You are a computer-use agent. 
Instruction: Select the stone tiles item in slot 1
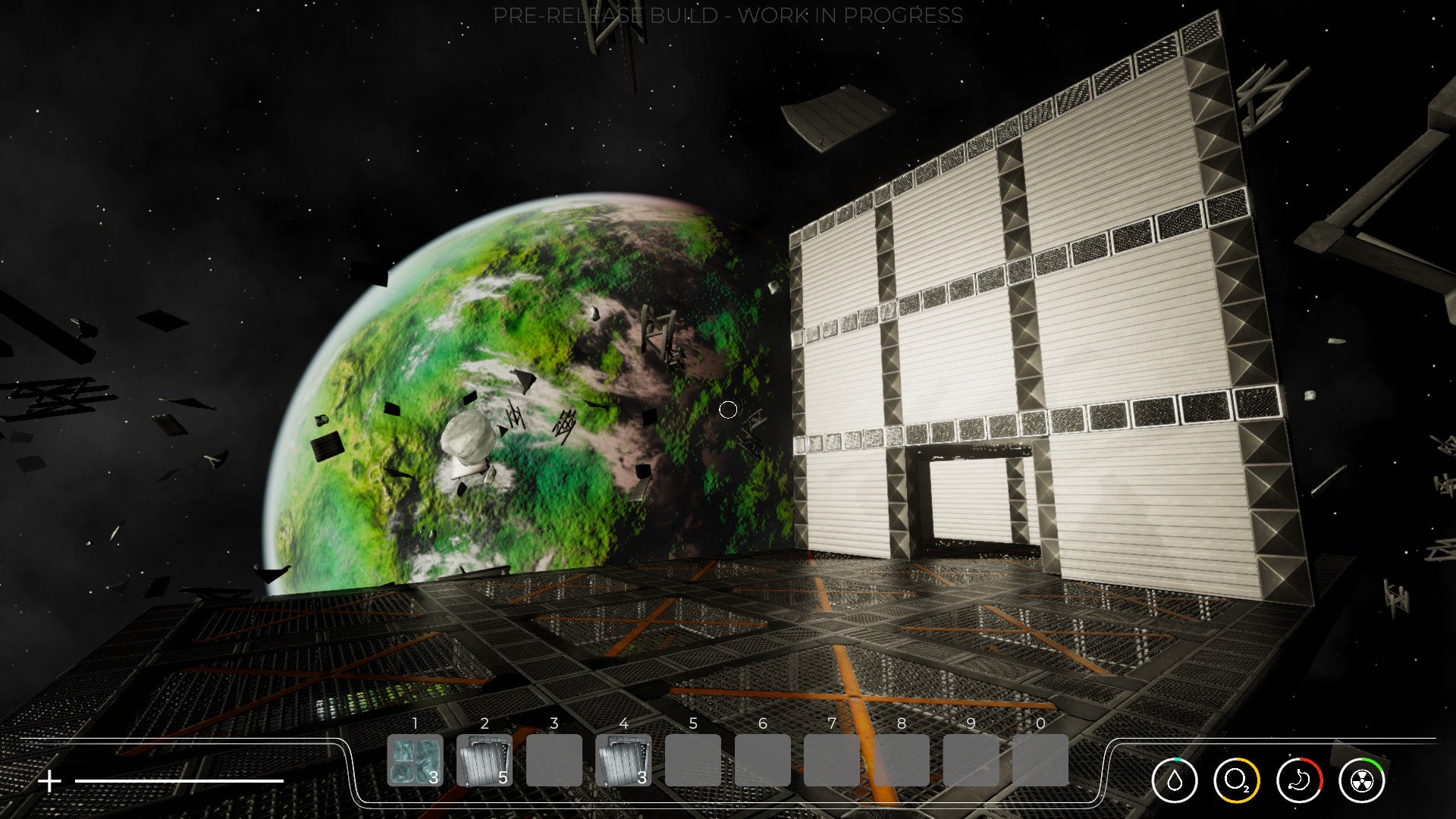[x=416, y=761]
